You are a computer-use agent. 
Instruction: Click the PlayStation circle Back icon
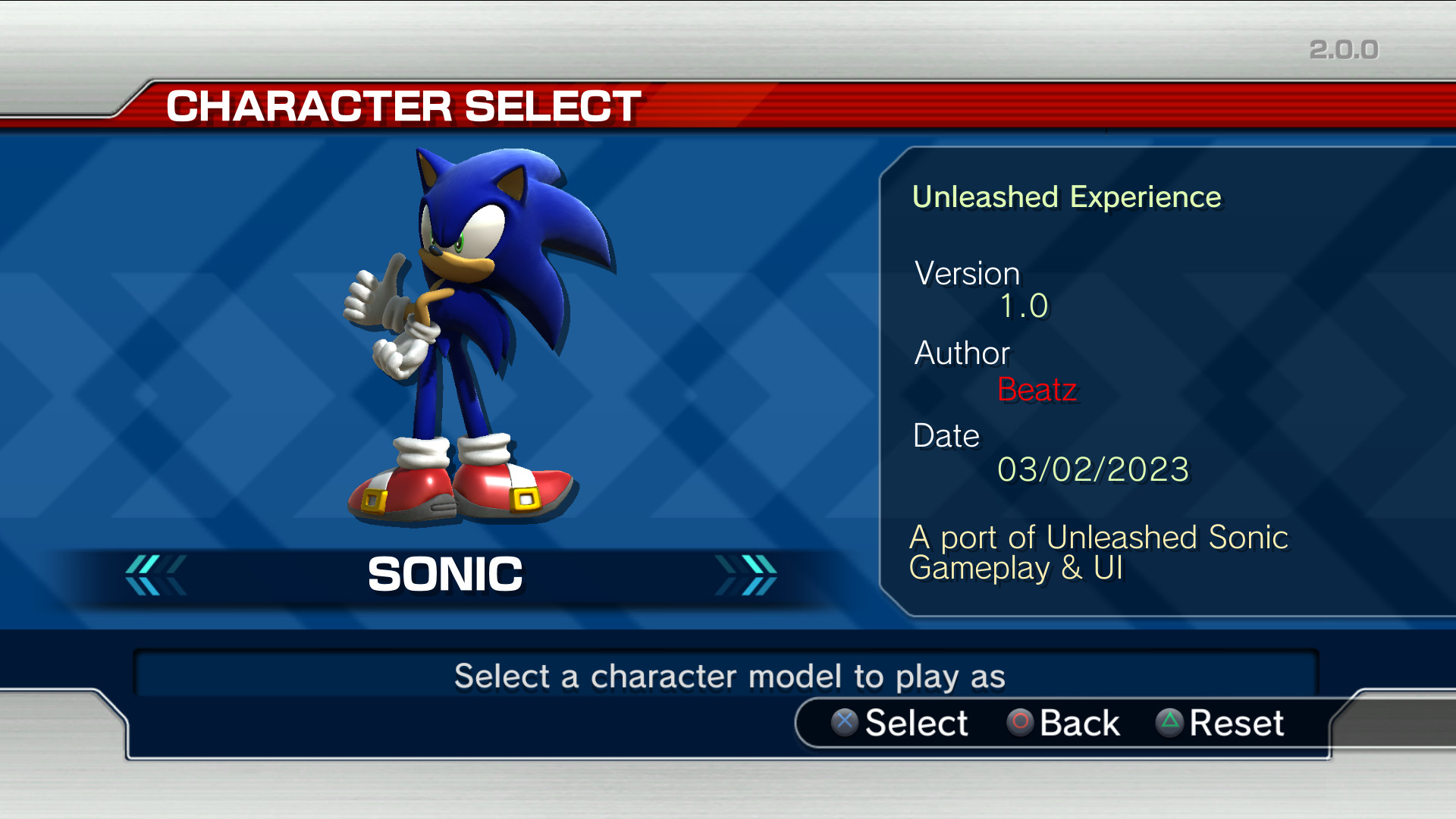coord(1019,723)
